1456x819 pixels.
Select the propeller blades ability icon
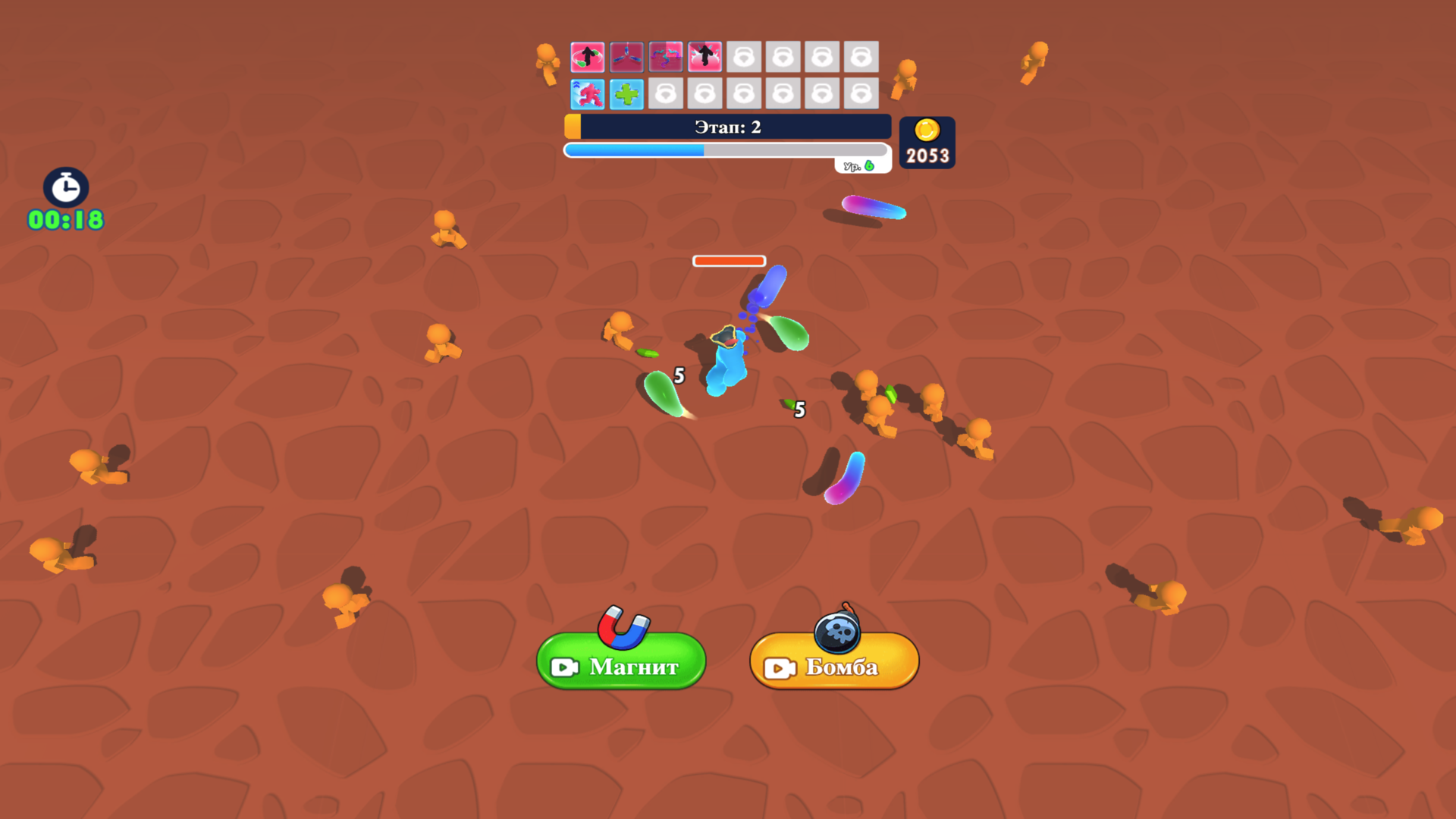tap(626, 57)
